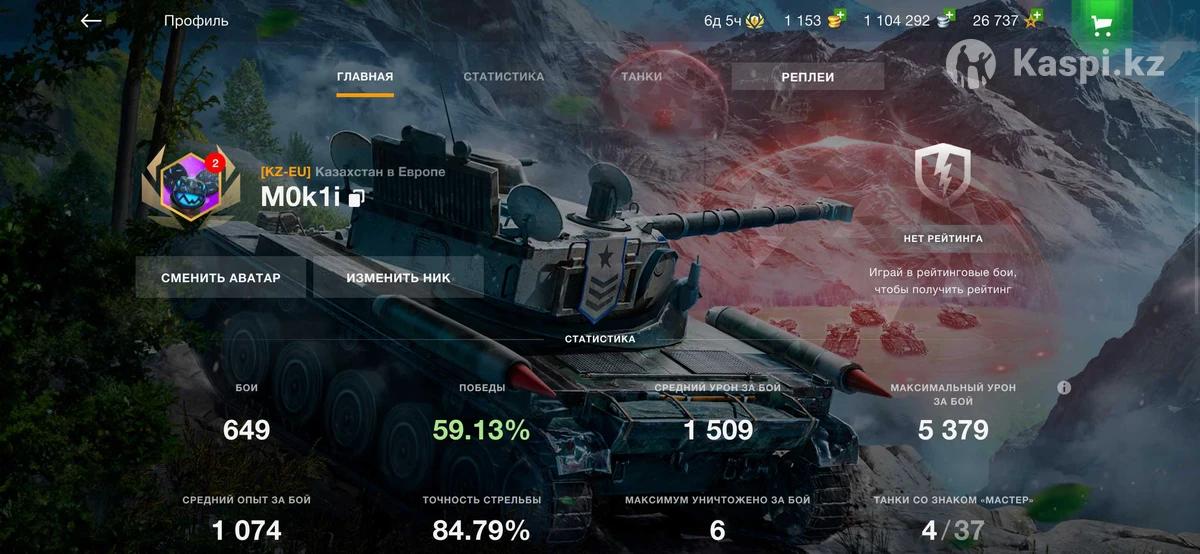The image size is (1200, 554).
Task: Open the premium account timer
Action: pos(735,20)
